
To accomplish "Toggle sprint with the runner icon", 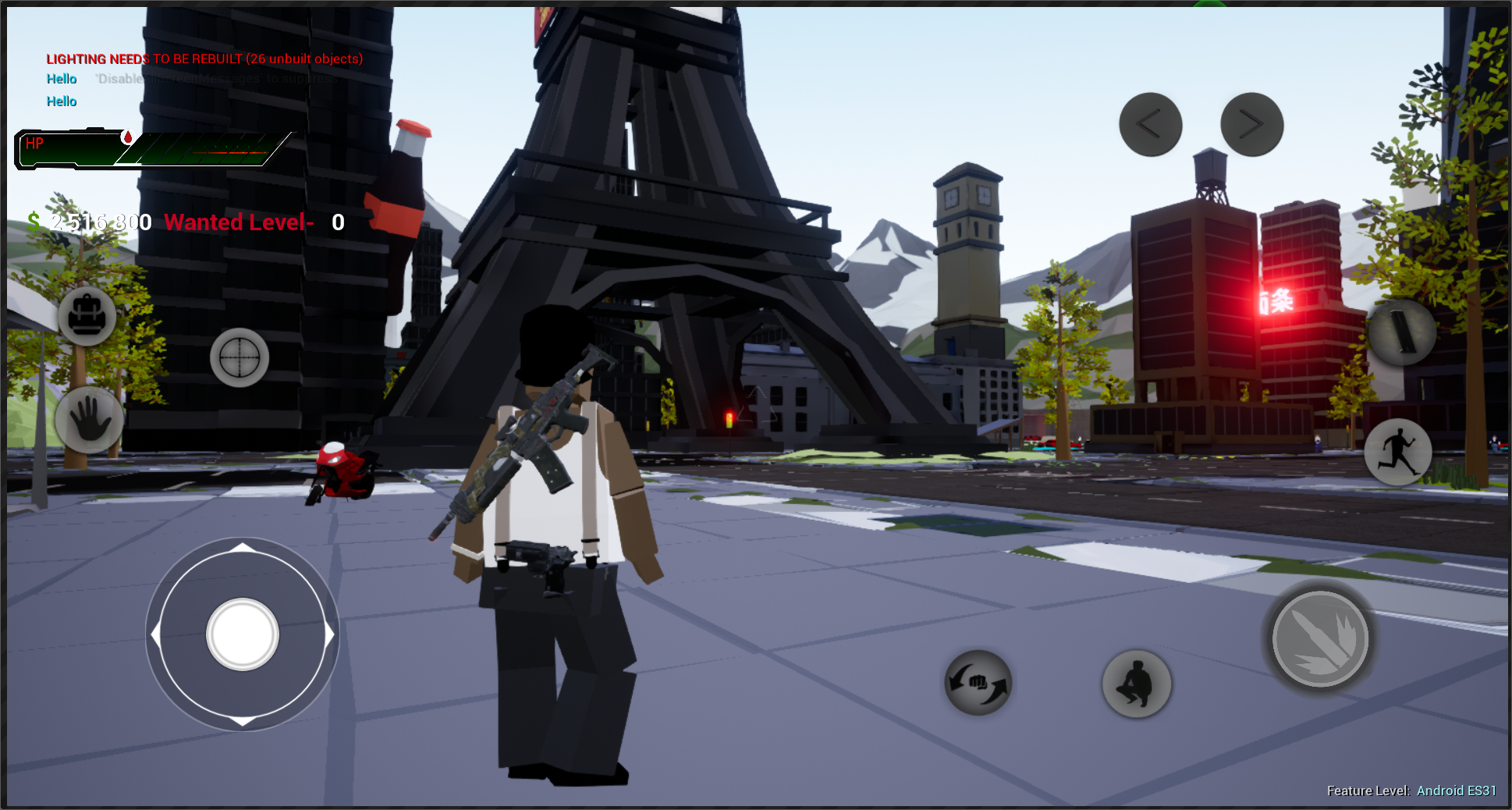I will (x=1398, y=453).
